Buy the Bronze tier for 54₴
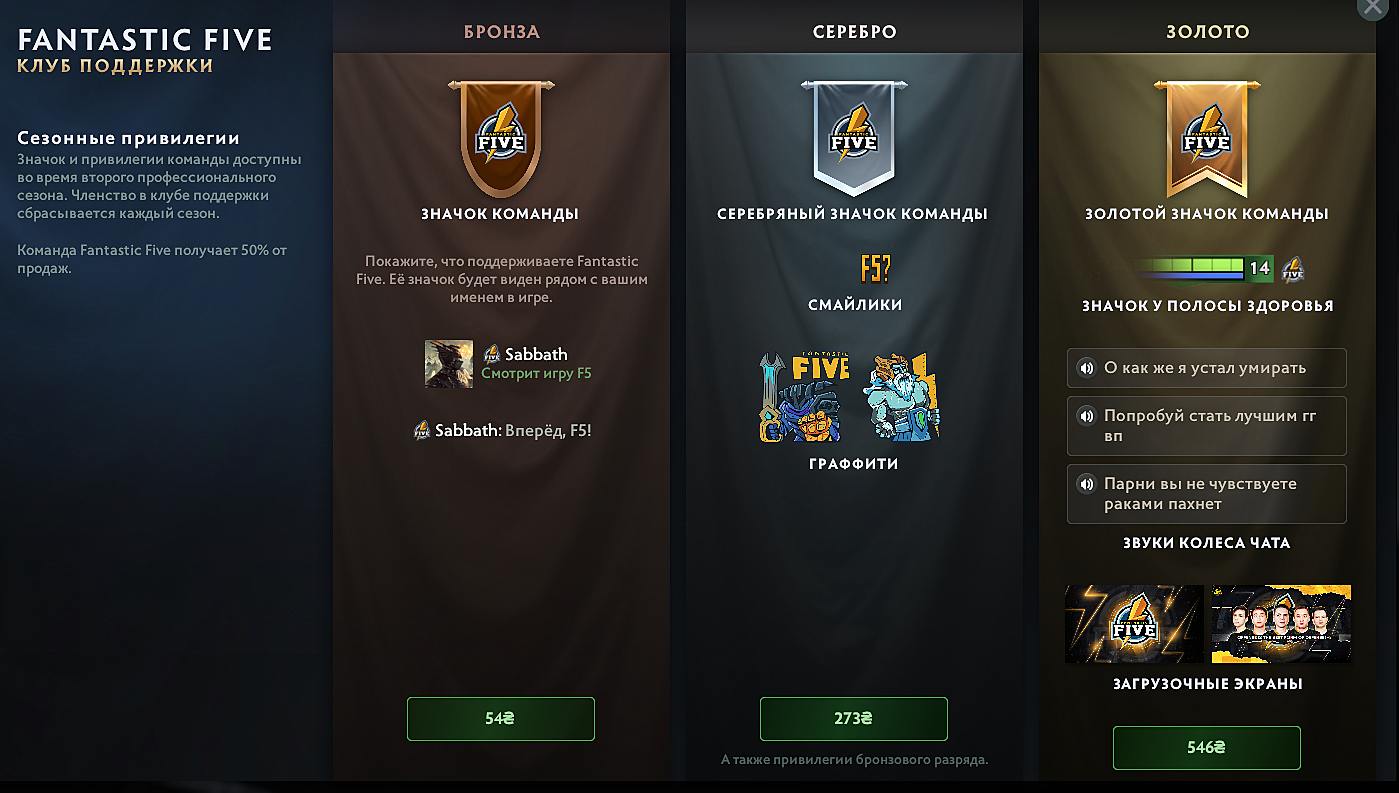 (x=500, y=719)
